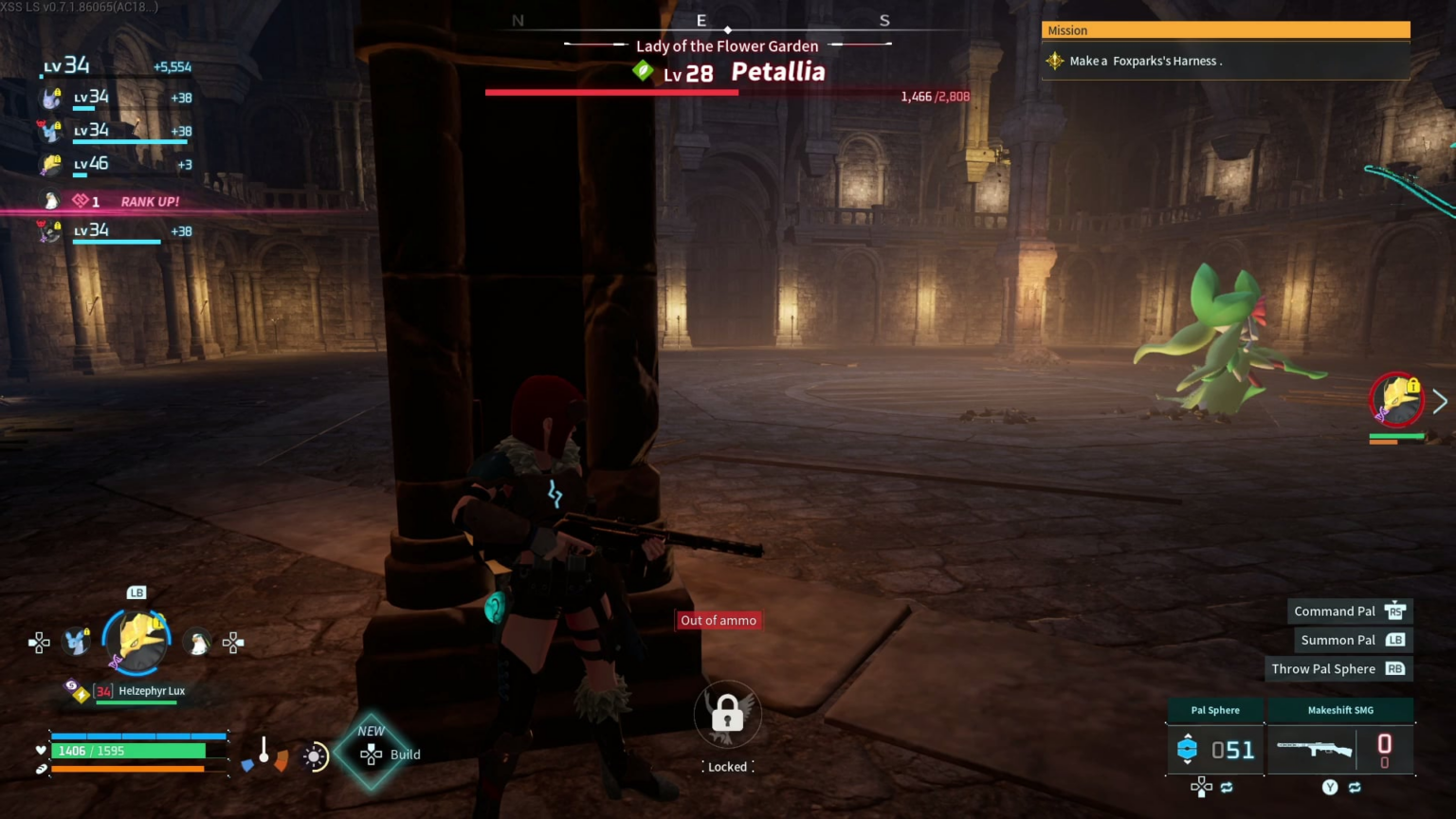Open the Build menu diamond
Image resolution: width=1456 pixels, height=819 pixels.
[372, 754]
